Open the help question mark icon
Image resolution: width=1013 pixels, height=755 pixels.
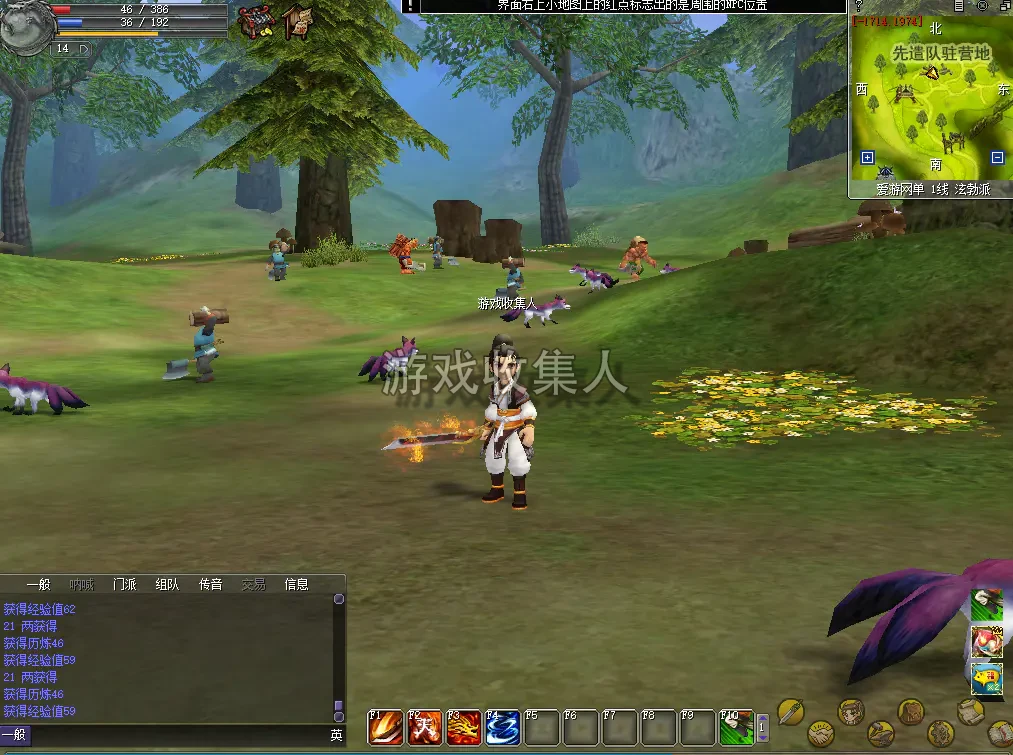click(x=858, y=6)
